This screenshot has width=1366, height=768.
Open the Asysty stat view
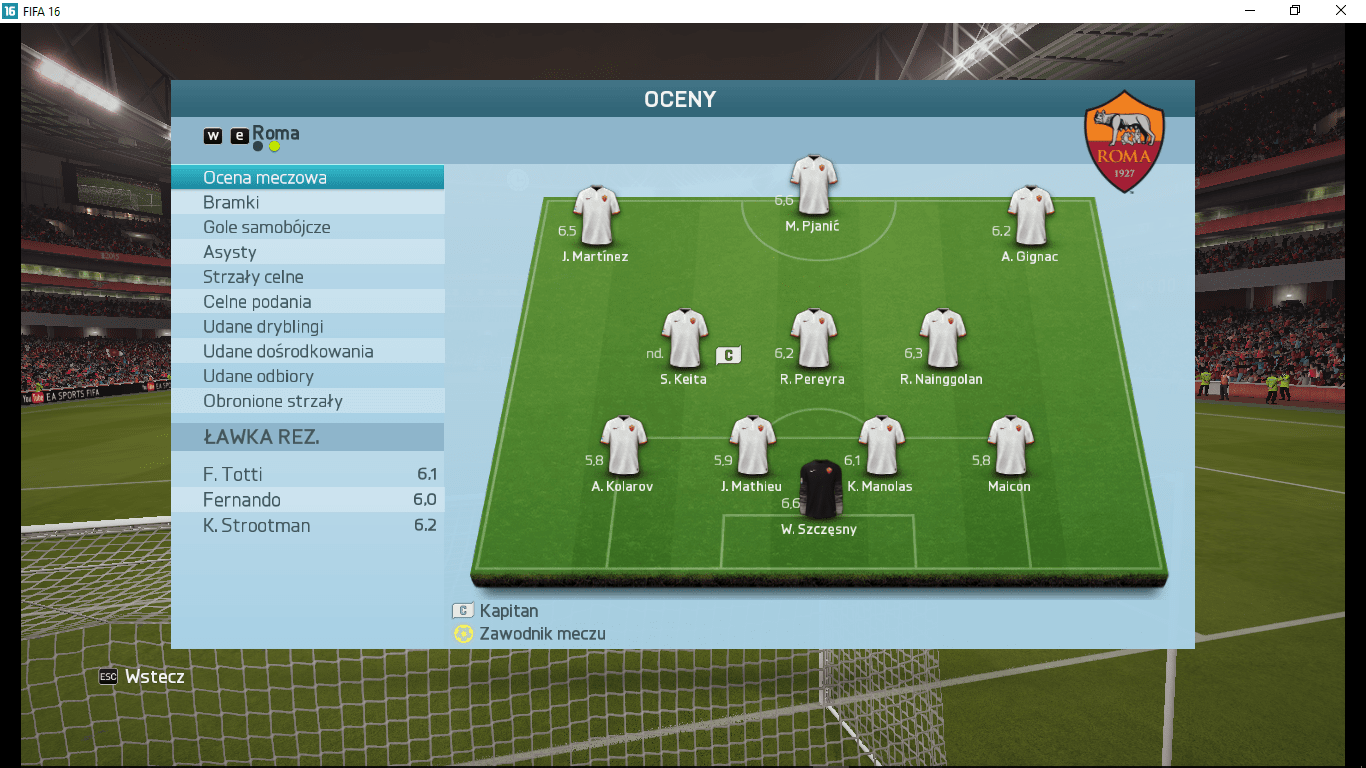coord(307,252)
